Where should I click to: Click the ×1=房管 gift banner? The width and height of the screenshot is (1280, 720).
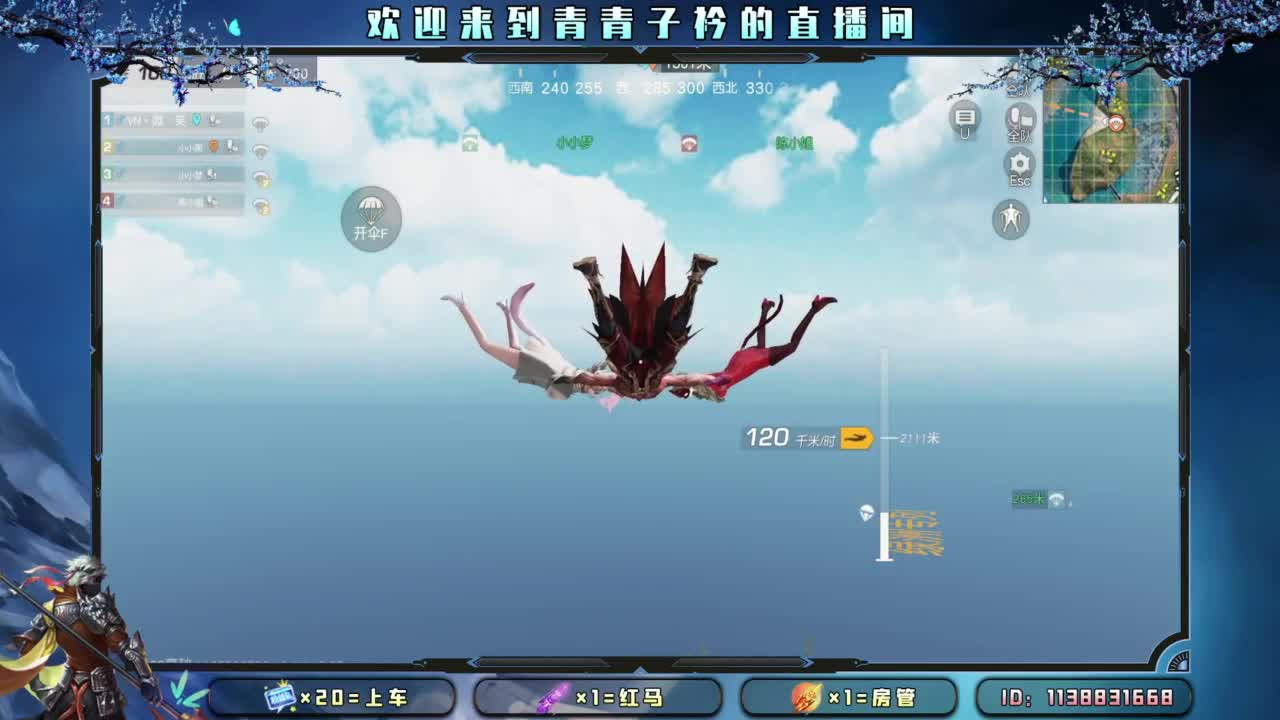pos(850,697)
